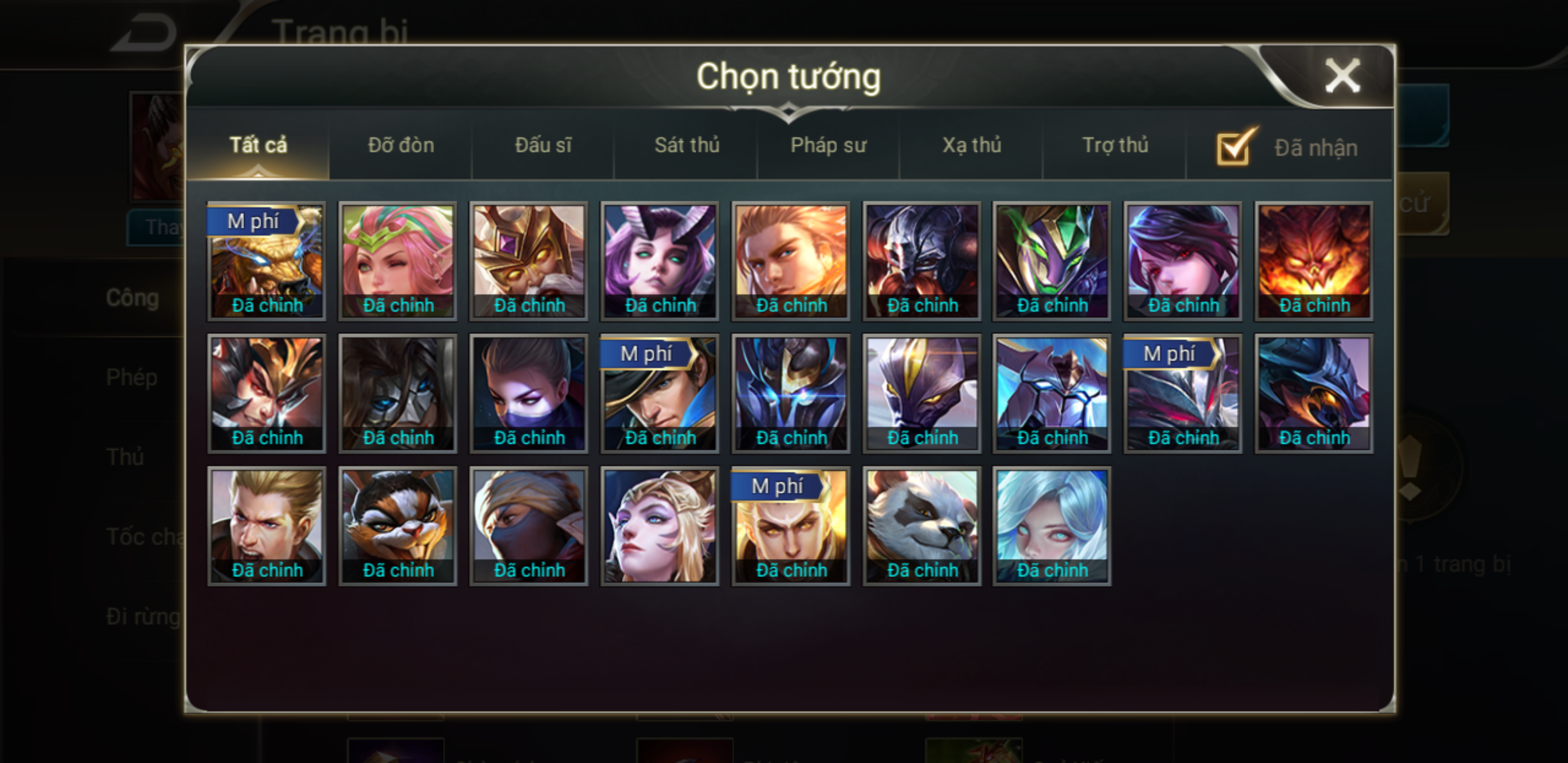The width and height of the screenshot is (1568, 763).
Task: Choose the pink-haired hero with green crown
Action: coord(398,261)
